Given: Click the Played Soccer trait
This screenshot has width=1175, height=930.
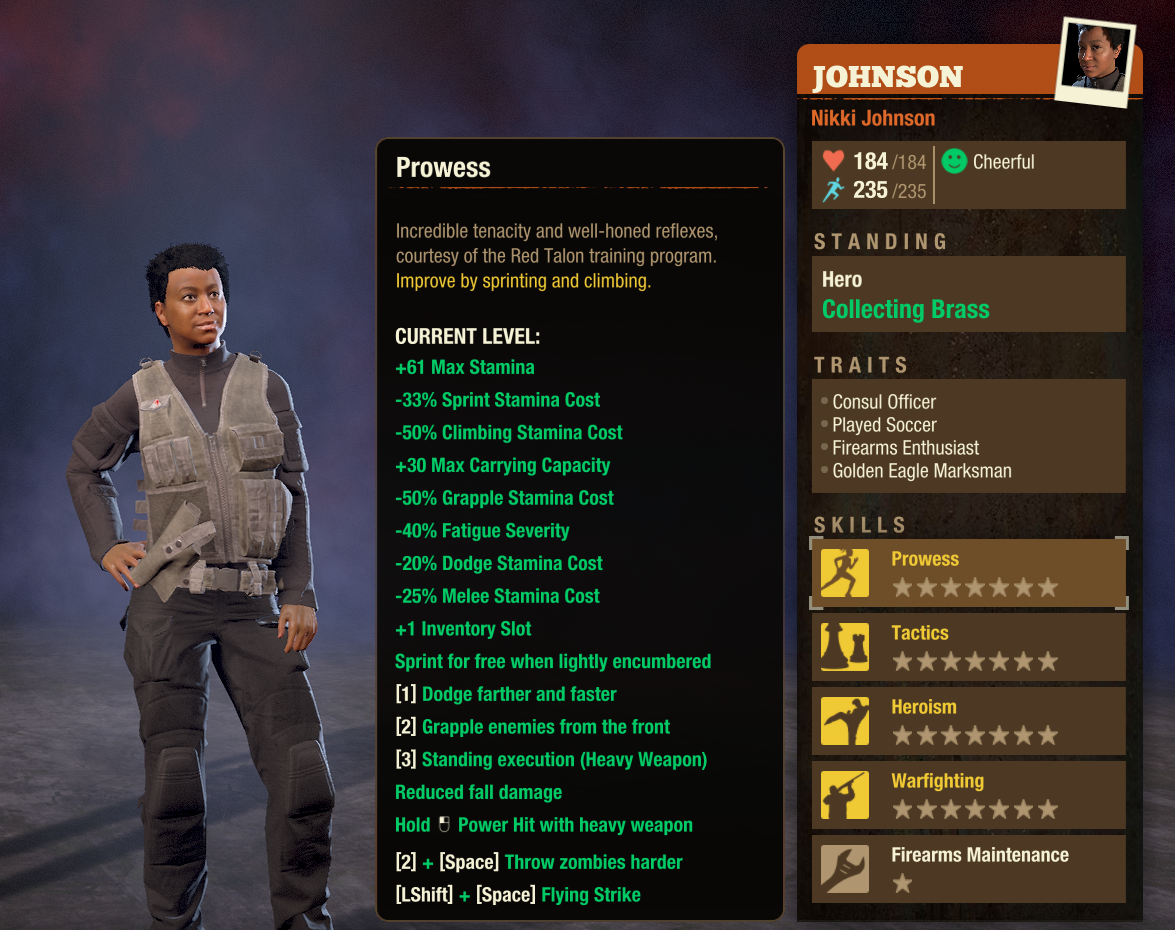Looking at the screenshot, I should click(884, 425).
